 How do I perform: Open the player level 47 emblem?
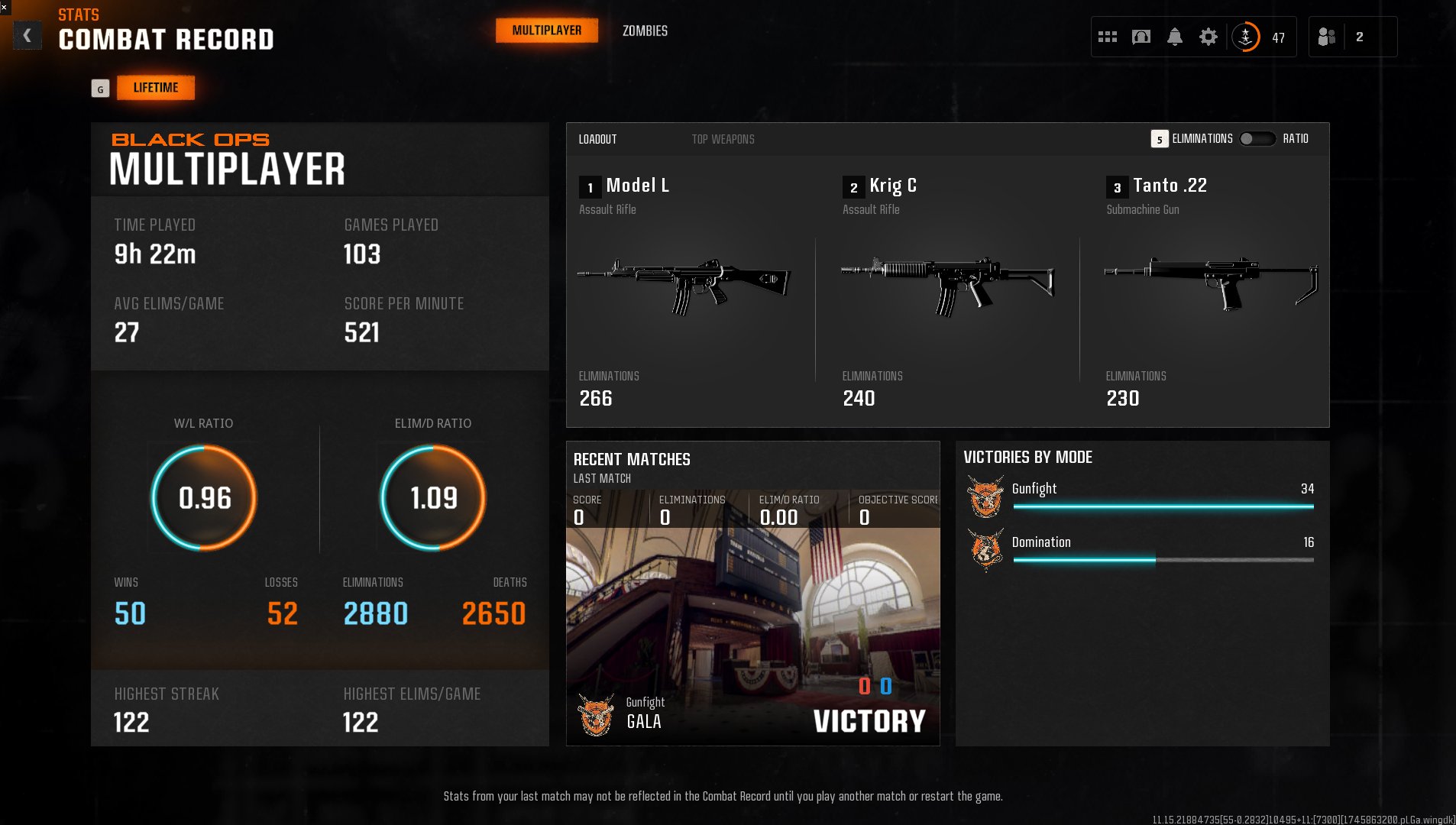point(1246,37)
